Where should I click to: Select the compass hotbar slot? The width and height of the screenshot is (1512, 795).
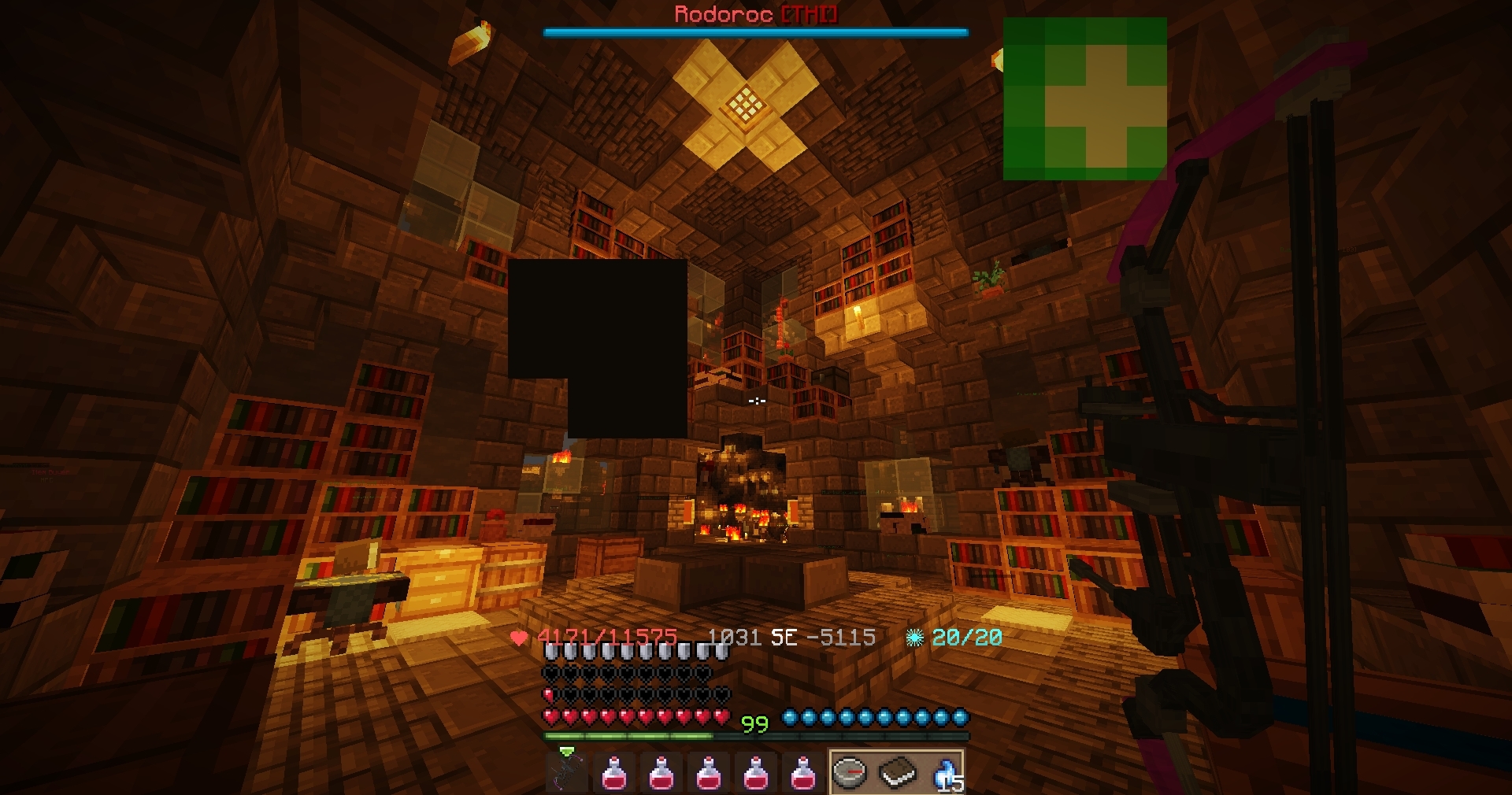(850, 771)
